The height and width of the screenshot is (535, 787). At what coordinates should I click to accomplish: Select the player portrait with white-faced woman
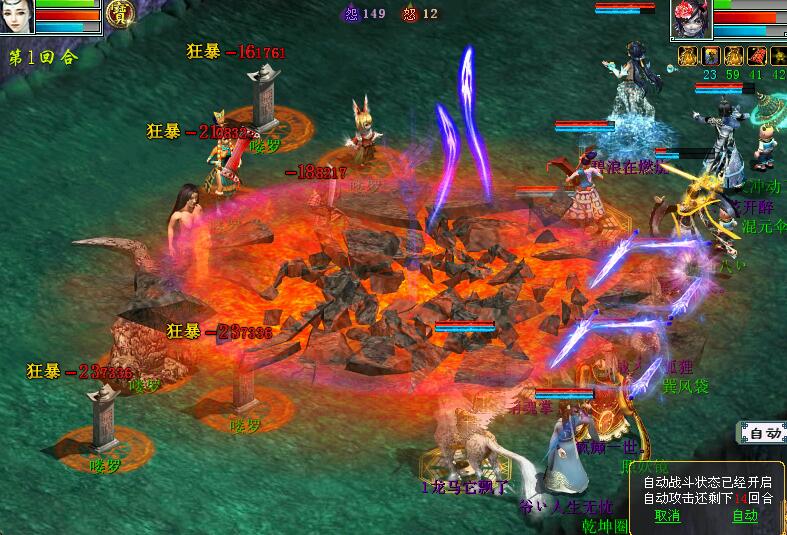(x=18, y=17)
